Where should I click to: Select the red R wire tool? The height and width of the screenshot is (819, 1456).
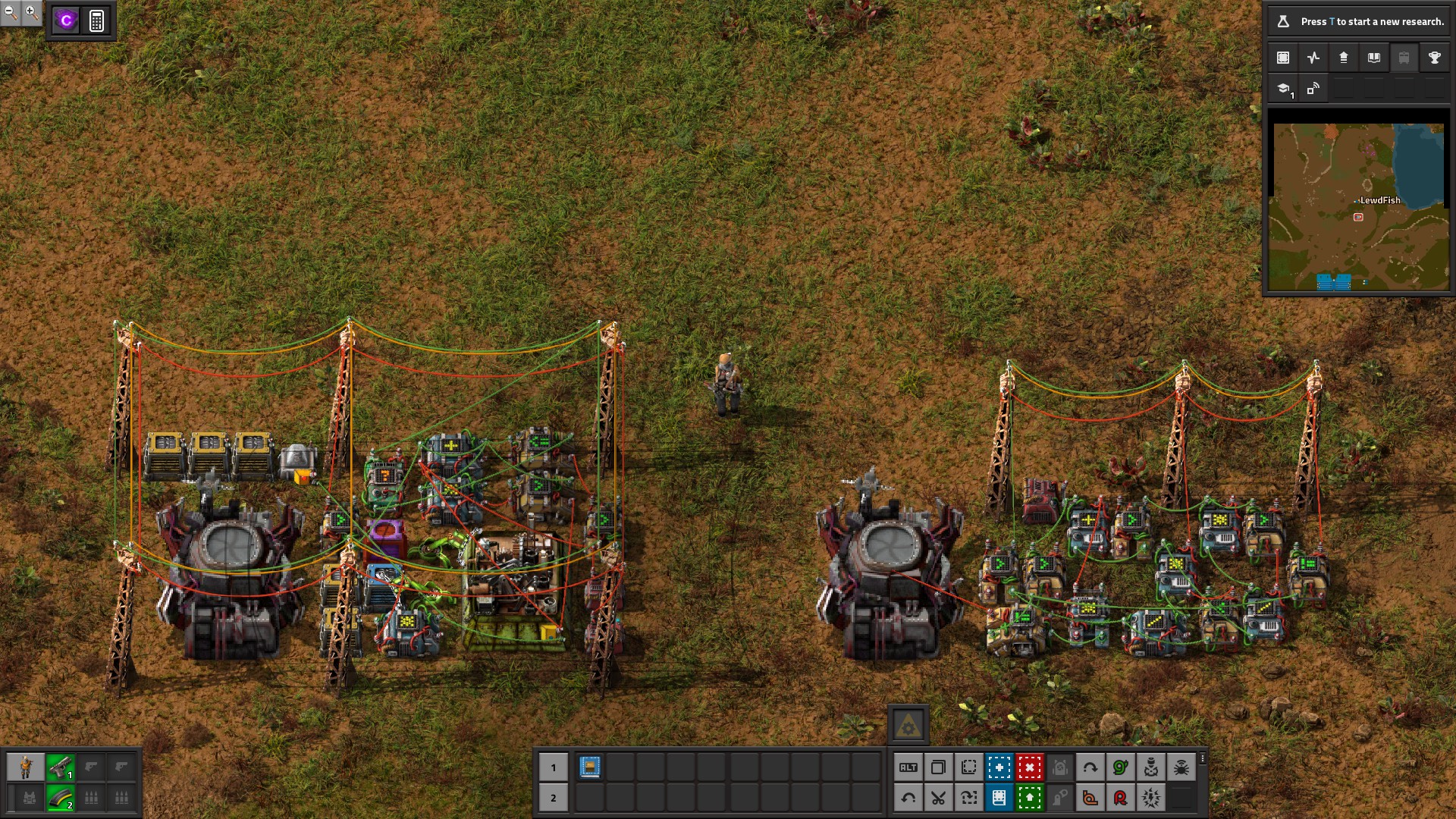(x=1120, y=798)
